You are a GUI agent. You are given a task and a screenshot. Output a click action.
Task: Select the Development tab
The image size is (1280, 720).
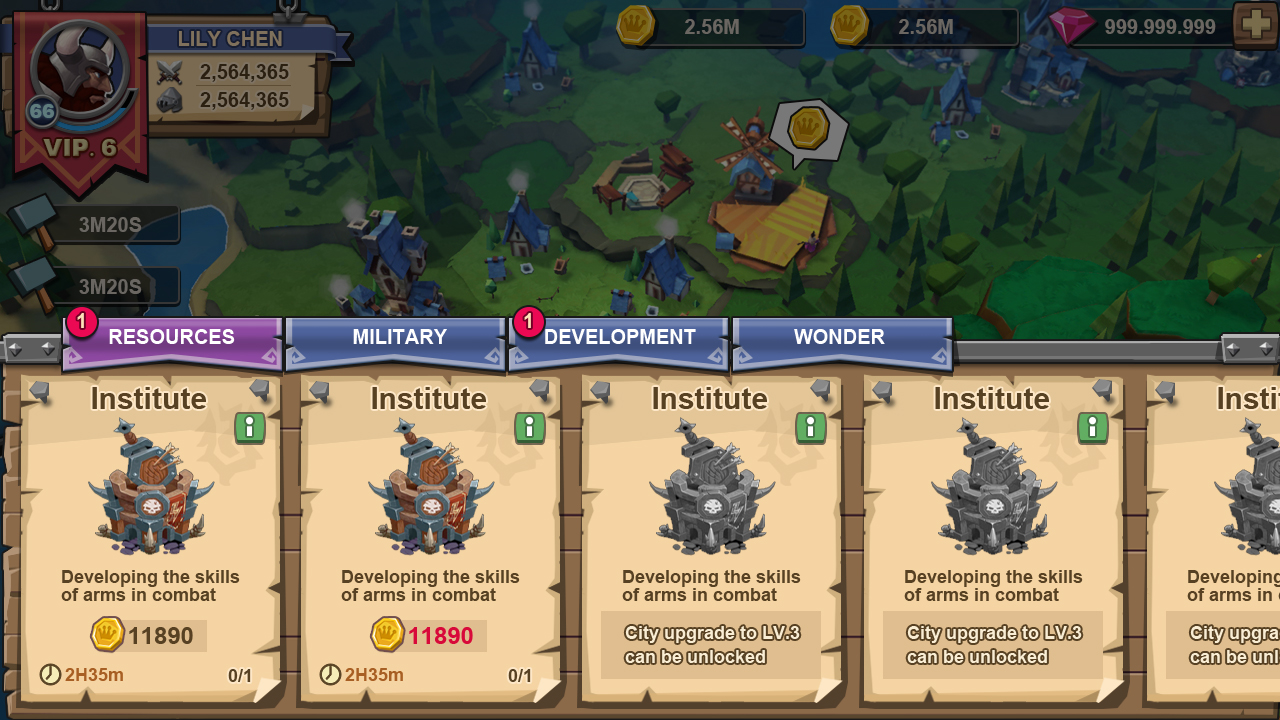(619, 338)
